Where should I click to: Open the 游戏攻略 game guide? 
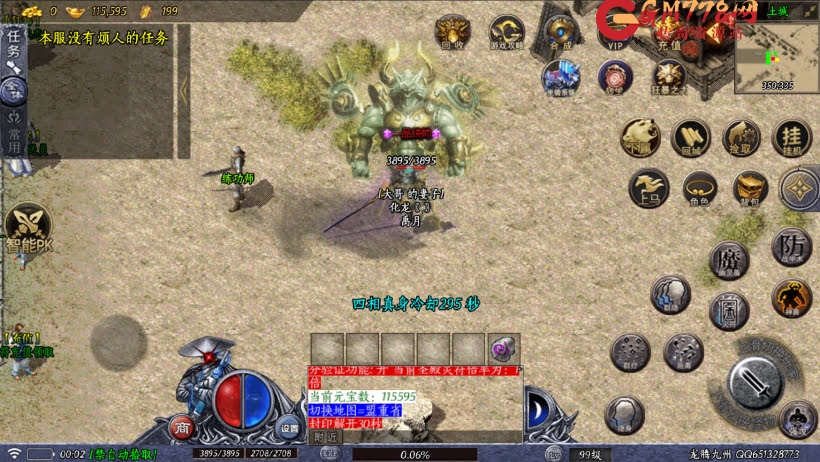pos(506,31)
